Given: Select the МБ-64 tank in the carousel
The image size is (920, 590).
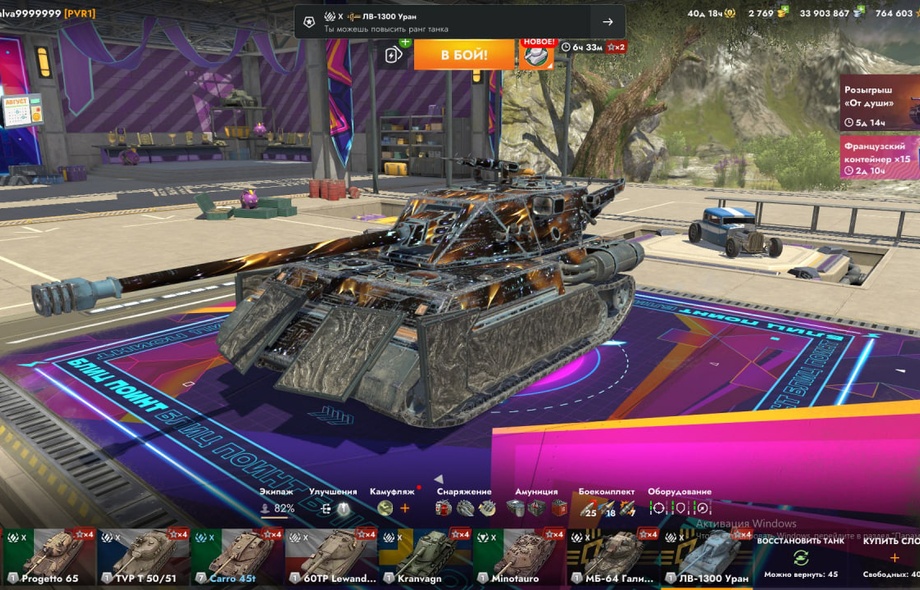Looking at the screenshot, I should 613,557.
